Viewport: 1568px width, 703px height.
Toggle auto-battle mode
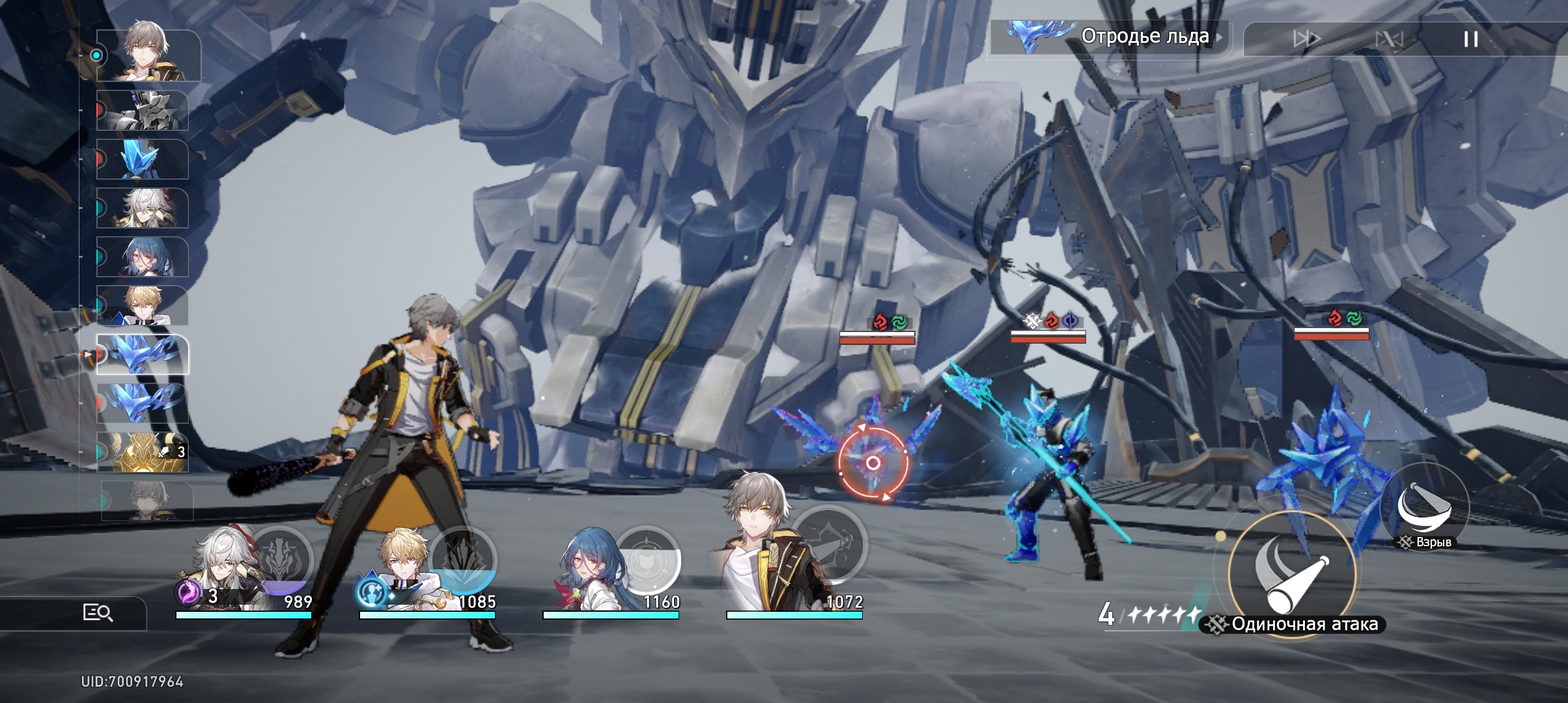click(1388, 39)
